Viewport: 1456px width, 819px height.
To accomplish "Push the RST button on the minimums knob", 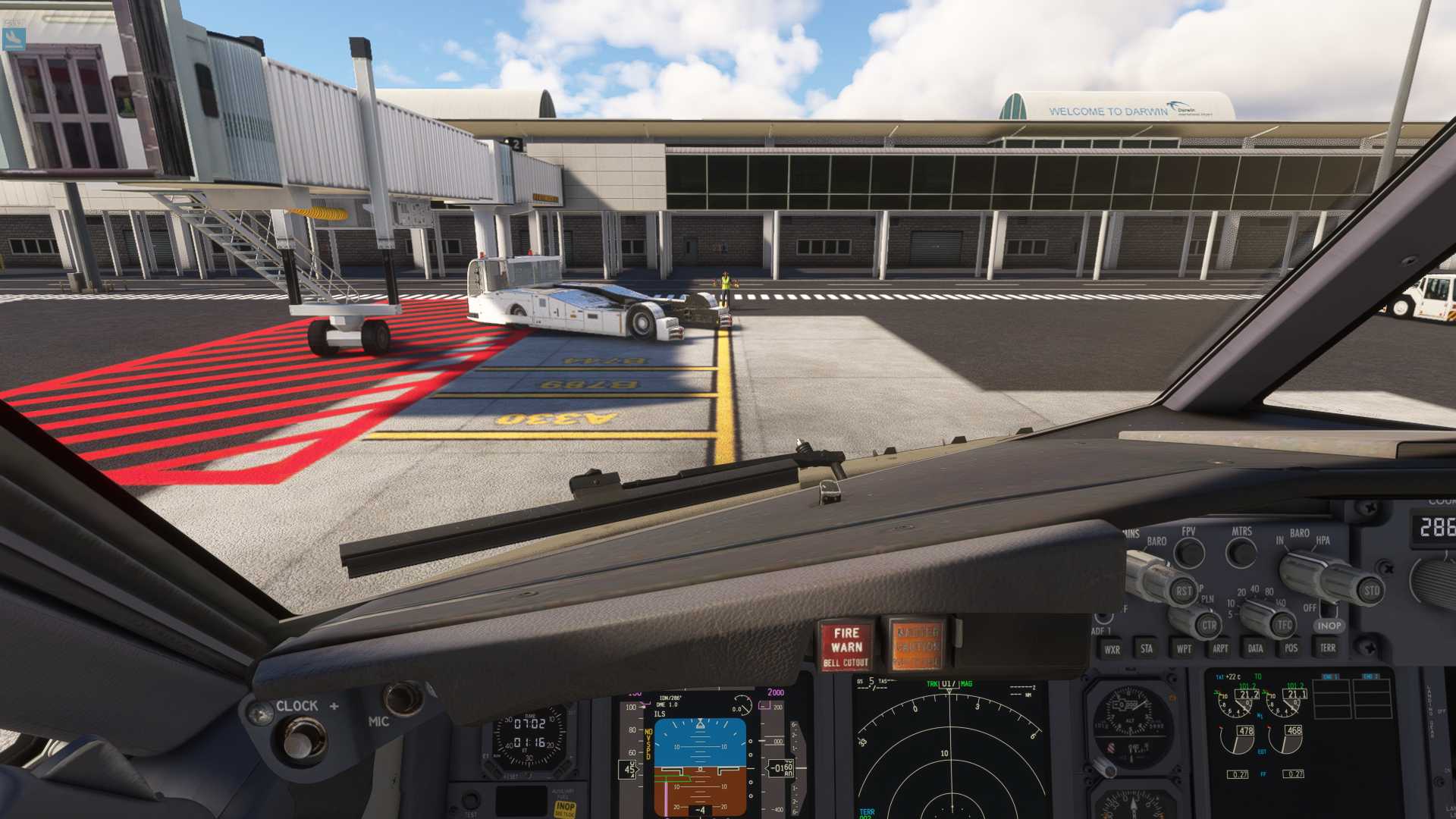I will (x=1184, y=591).
